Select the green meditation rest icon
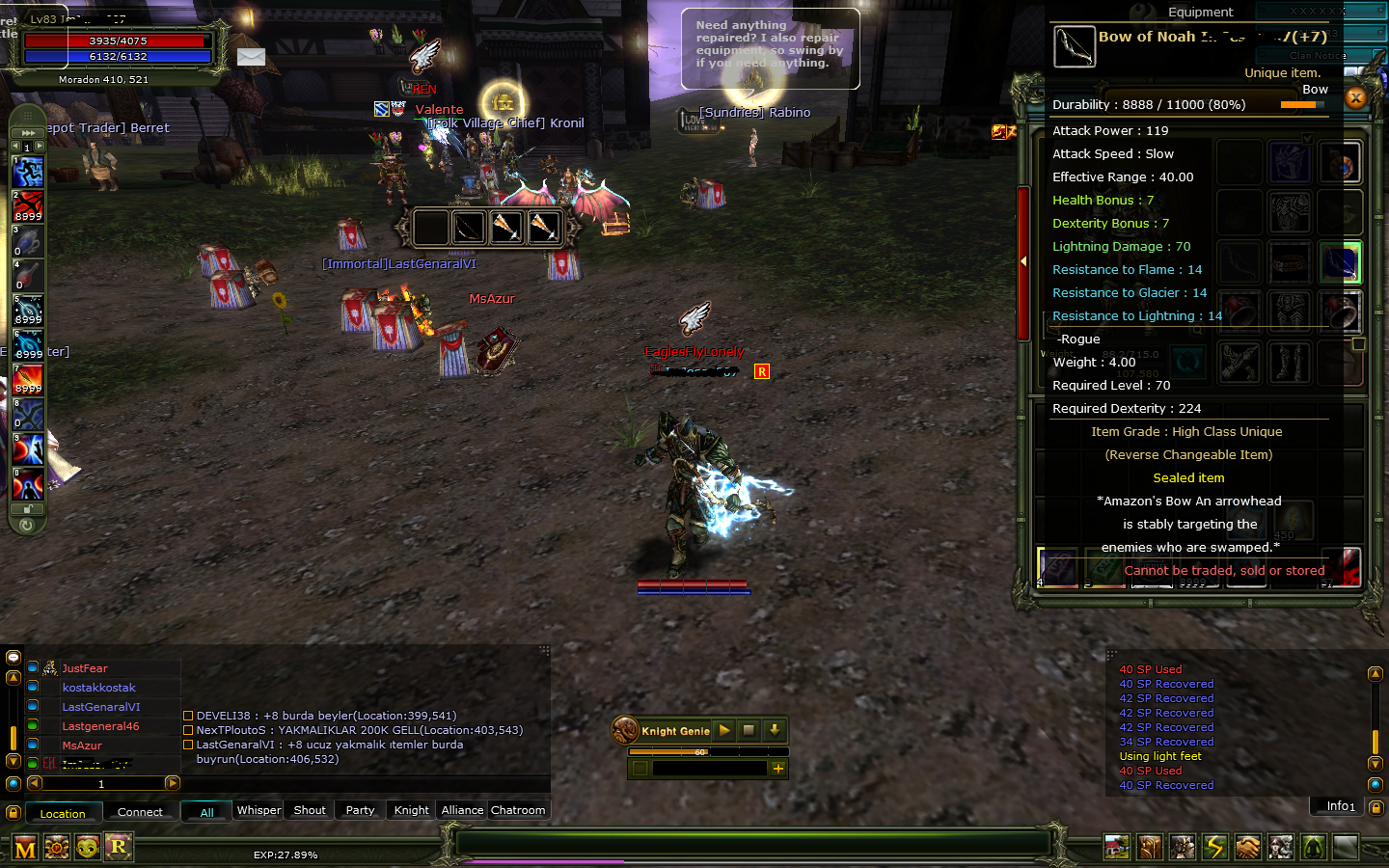The image size is (1389, 868). (1313, 847)
